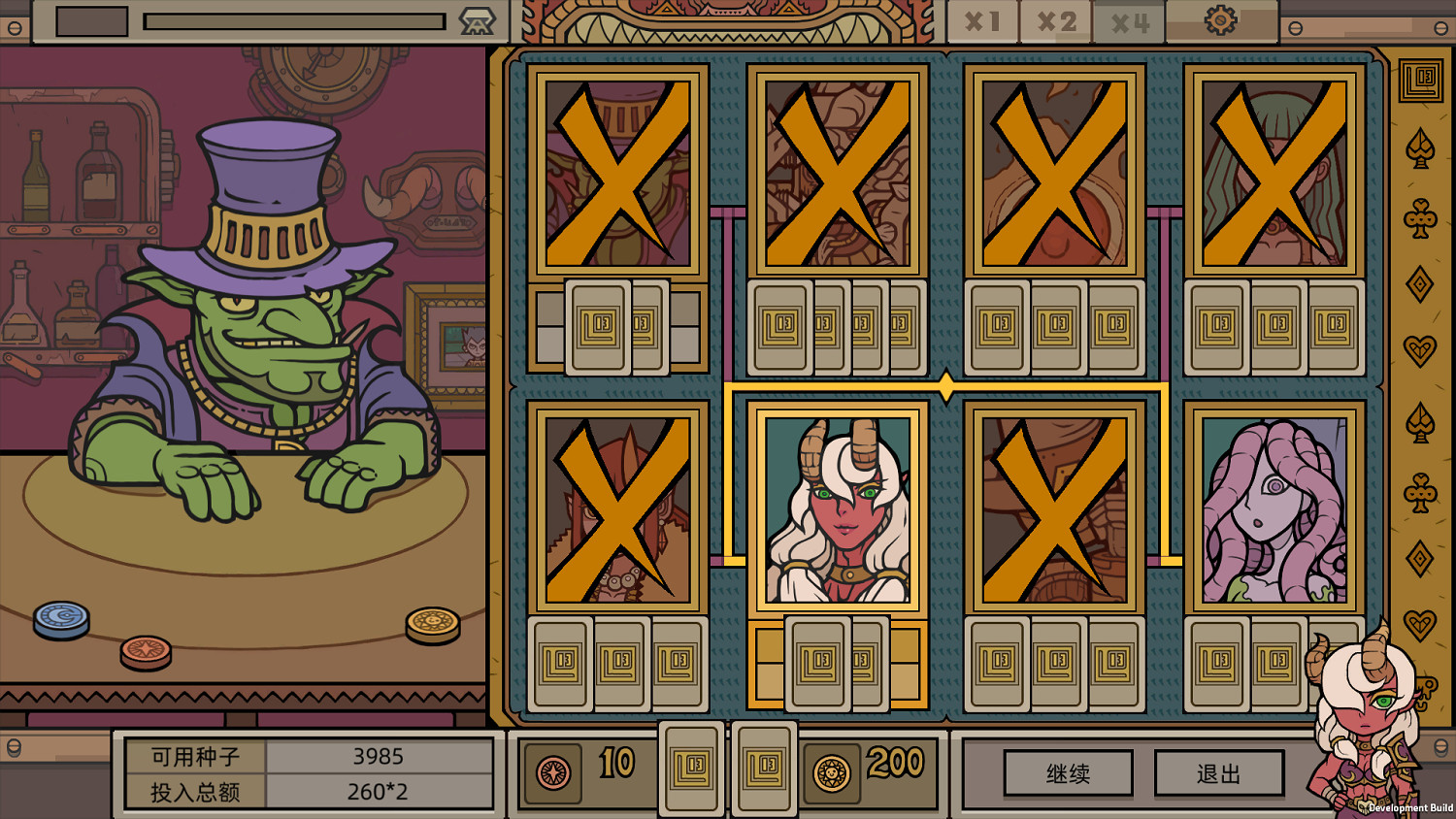Viewport: 1456px width, 819px height.
Task: Pick up the blue chip on the table
Action: point(60,617)
